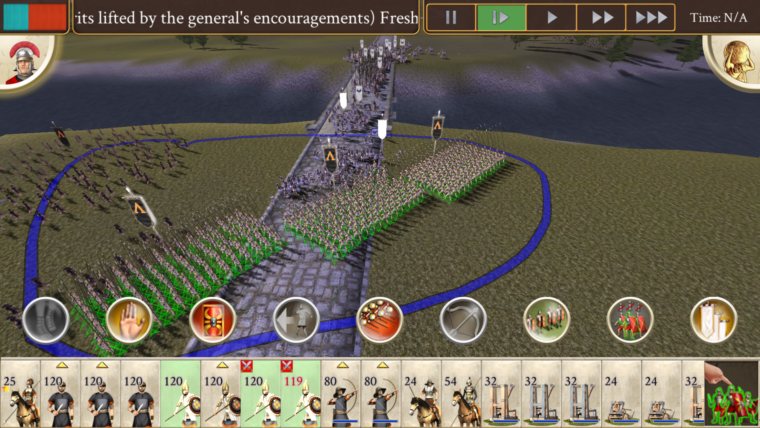Click the grey horn icon

pyautogui.click(x=45, y=320)
